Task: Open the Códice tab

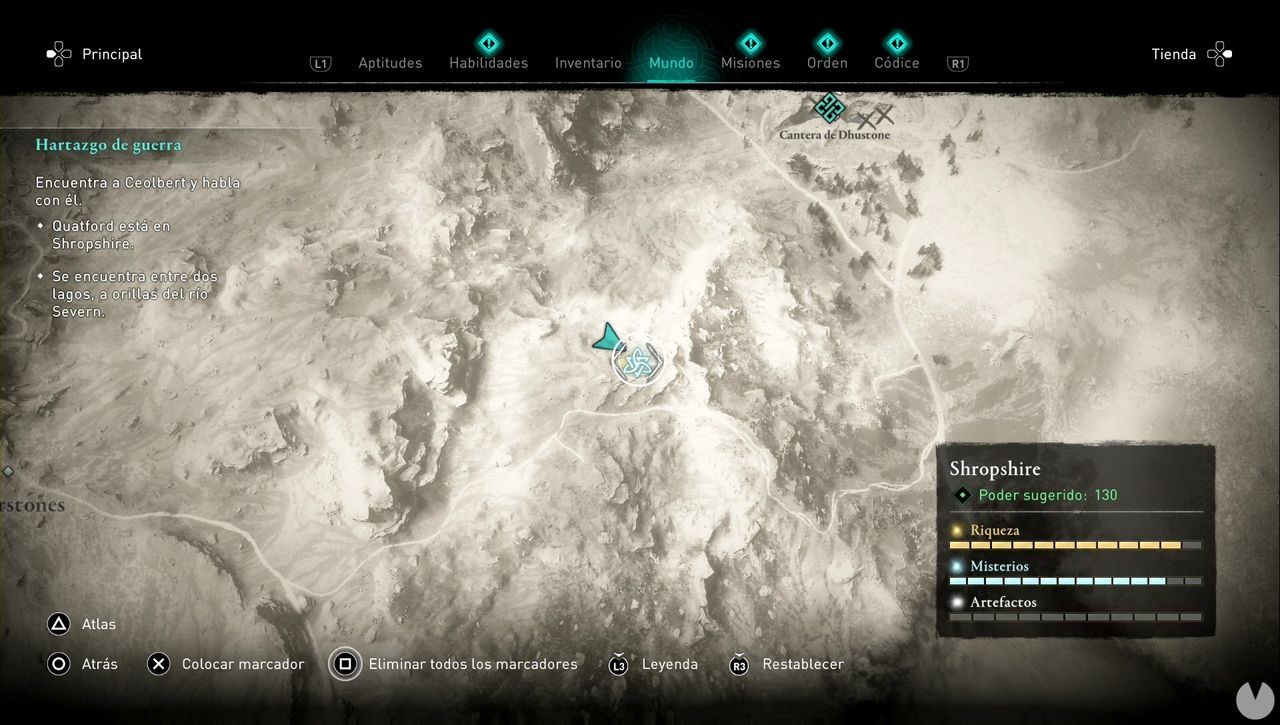Action: coord(896,63)
